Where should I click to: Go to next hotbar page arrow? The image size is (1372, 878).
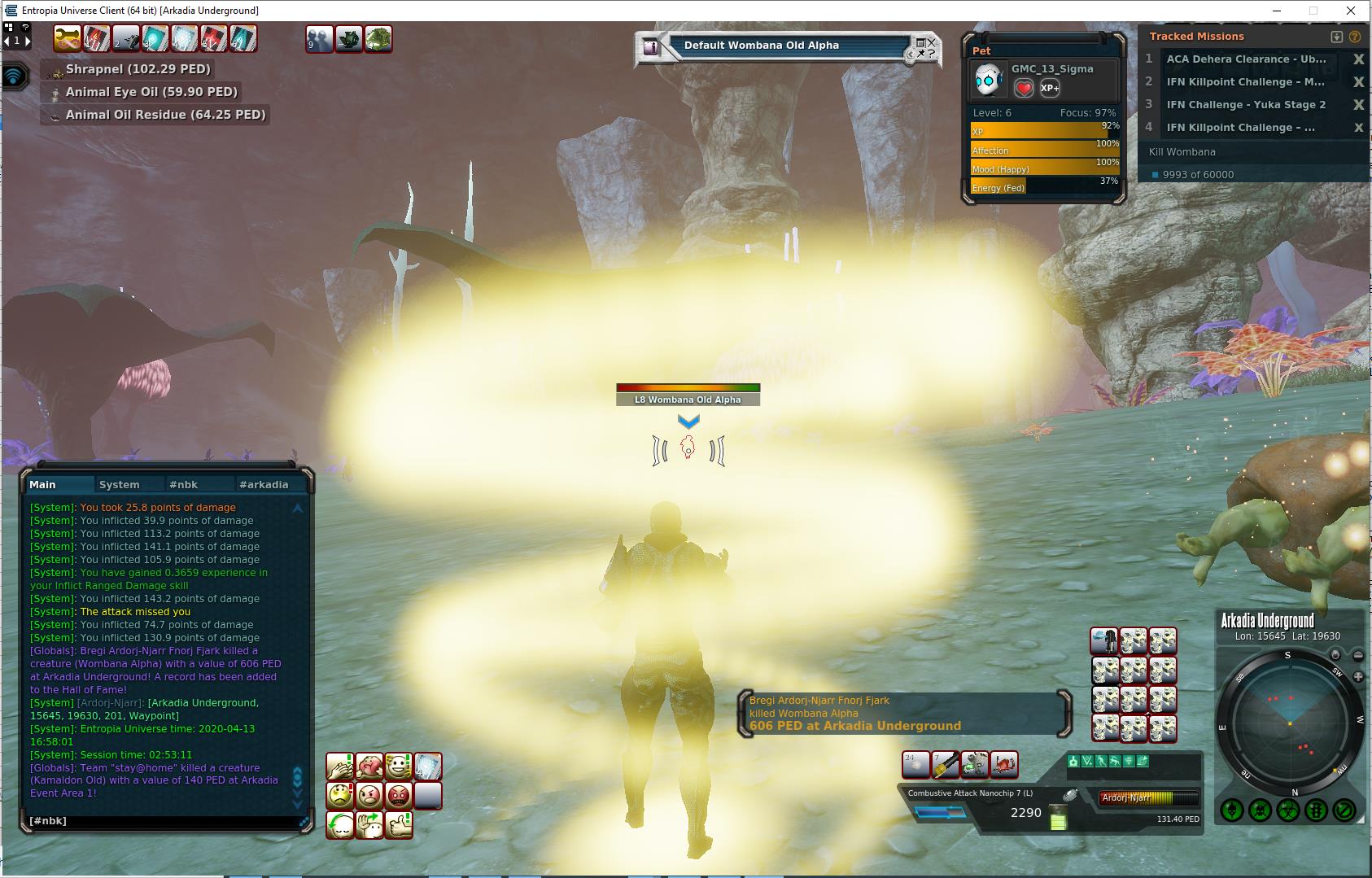[27, 40]
